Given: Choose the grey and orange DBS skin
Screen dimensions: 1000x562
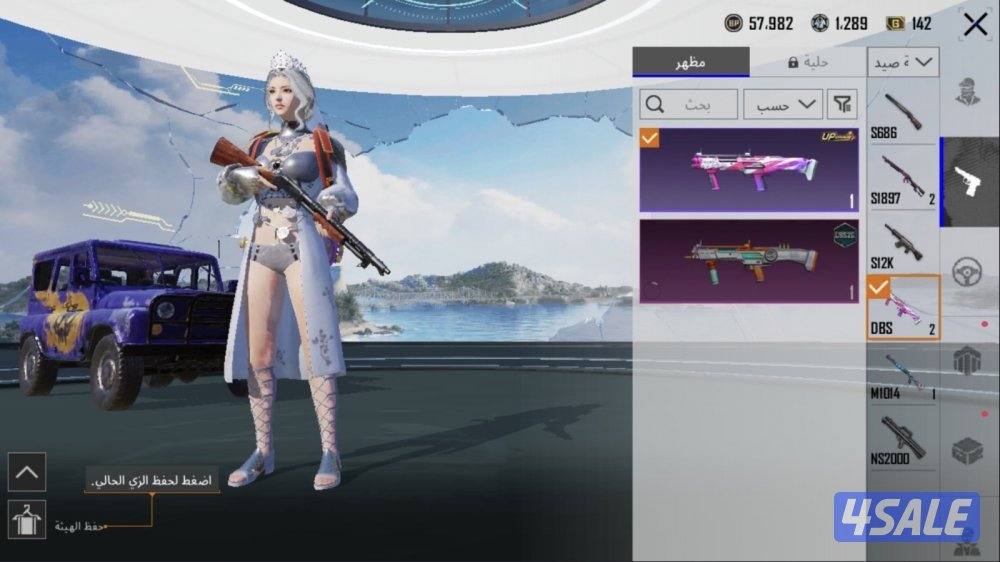Looking at the screenshot, I should tap(749, 261).
